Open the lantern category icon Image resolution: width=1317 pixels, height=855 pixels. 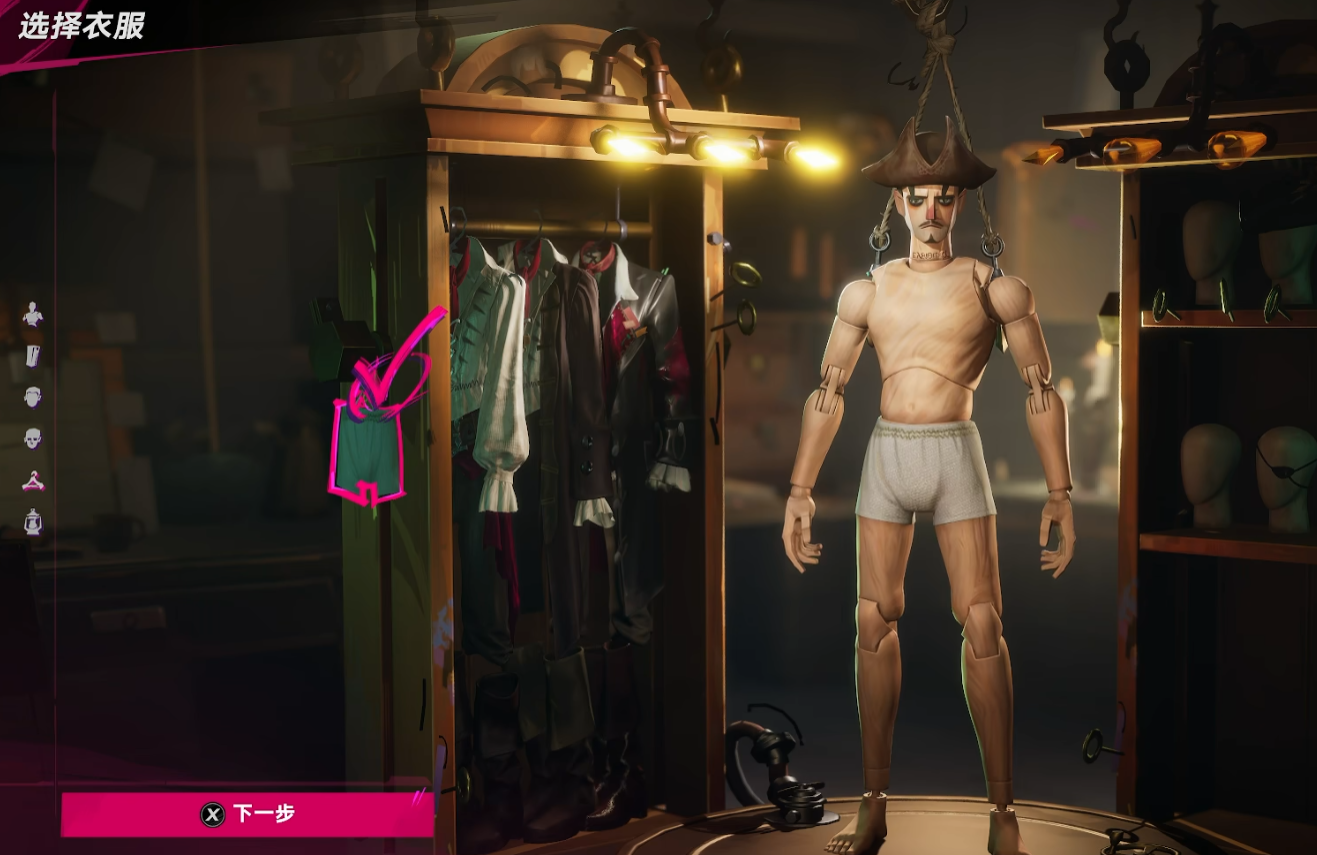click(33, 521)
